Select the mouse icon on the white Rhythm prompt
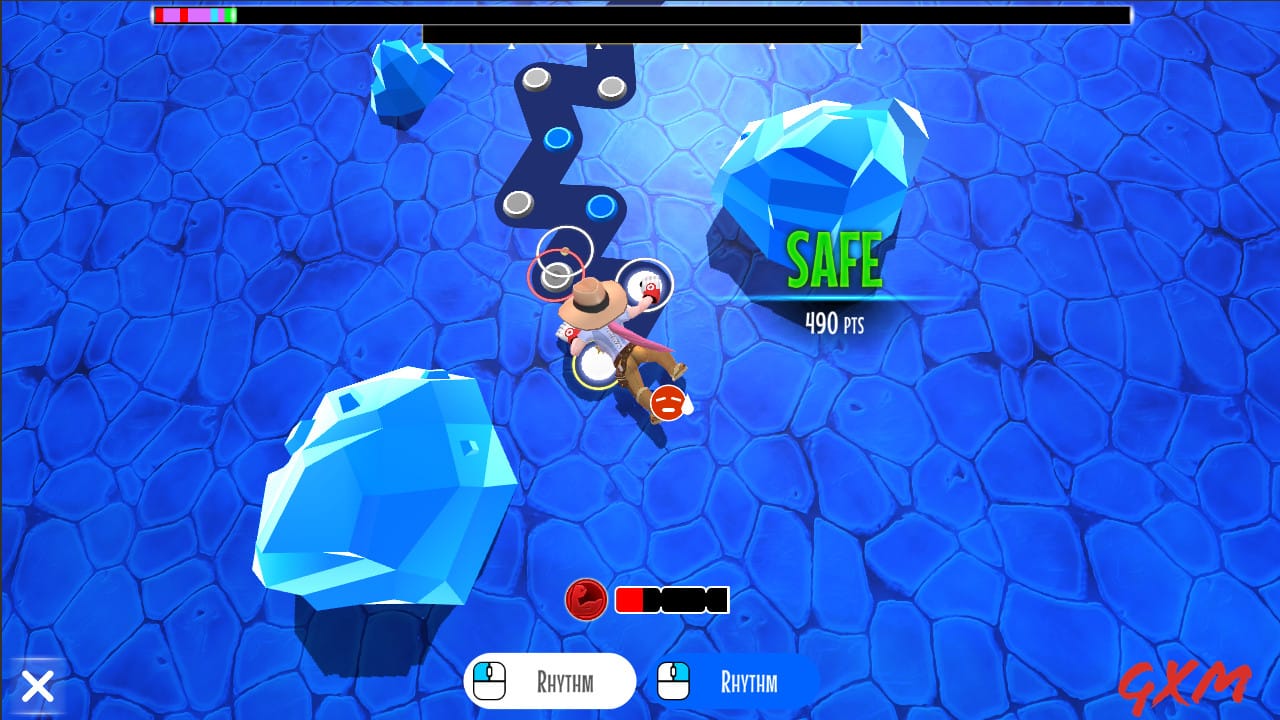This screenshot has height=720, width=1280. pyautogui.click(x=488, y=680)
